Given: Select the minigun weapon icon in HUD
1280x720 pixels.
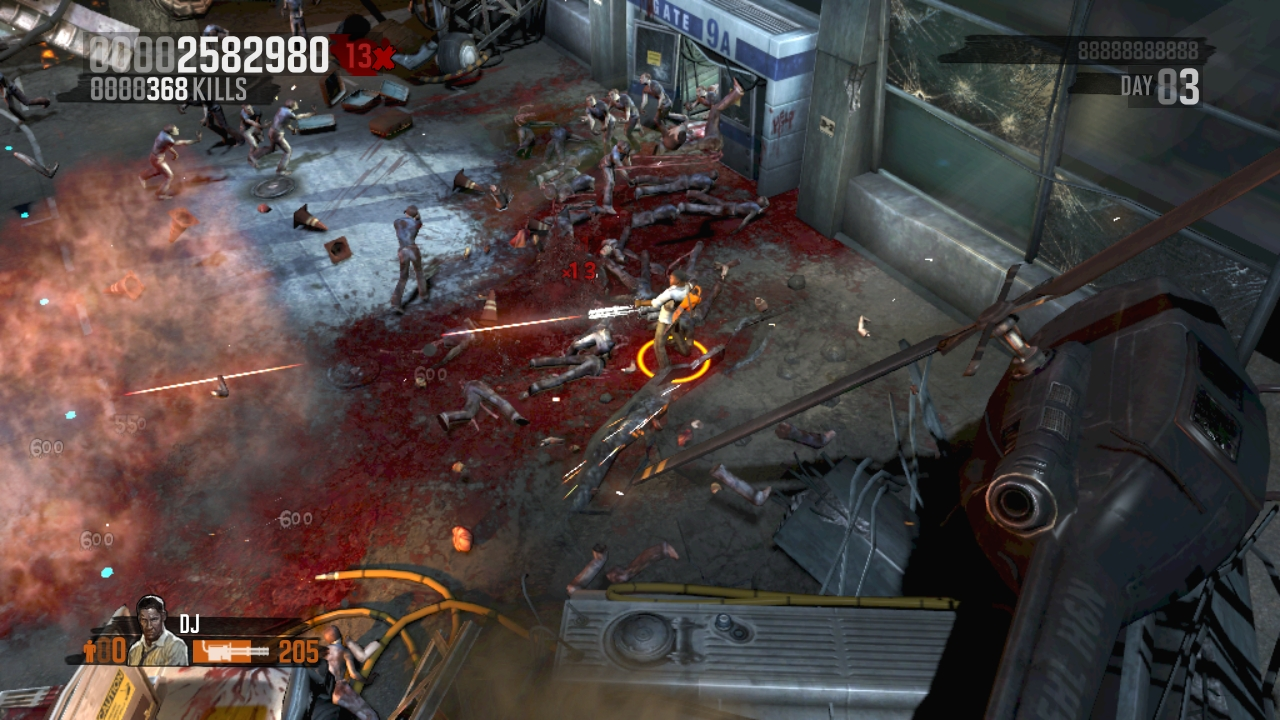Looking at the screenshot, I should click(230, 651).
